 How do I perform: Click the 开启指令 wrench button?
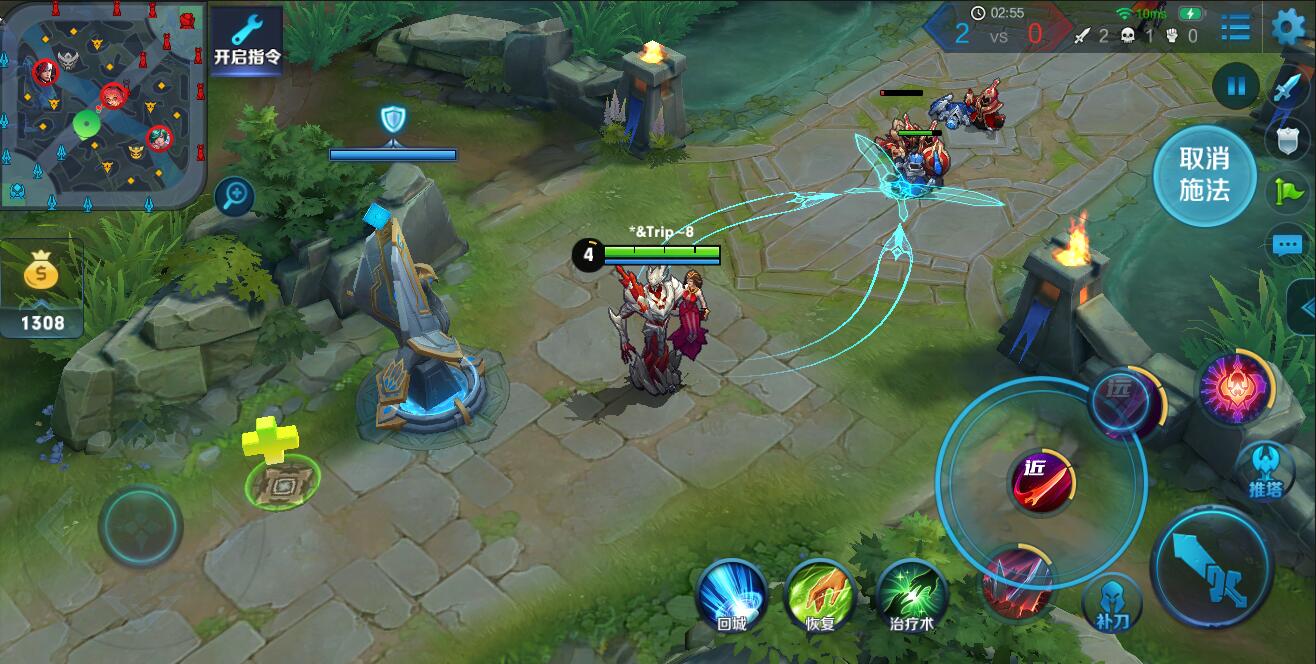tap(246, 40)
